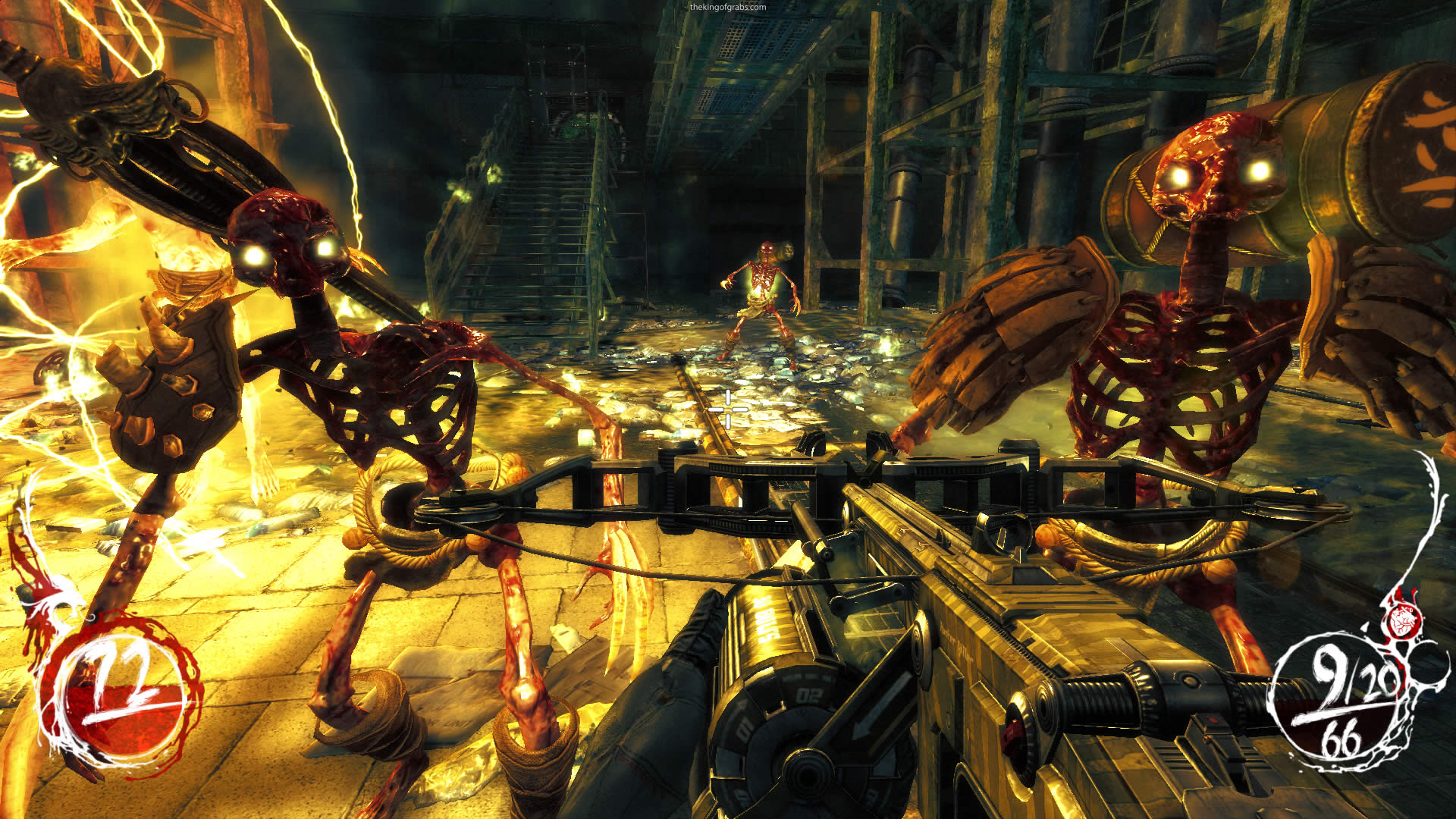This screenshot has height=819, width=1456.
Task: Select the demon heart item icon
Action: [1402, 622]
